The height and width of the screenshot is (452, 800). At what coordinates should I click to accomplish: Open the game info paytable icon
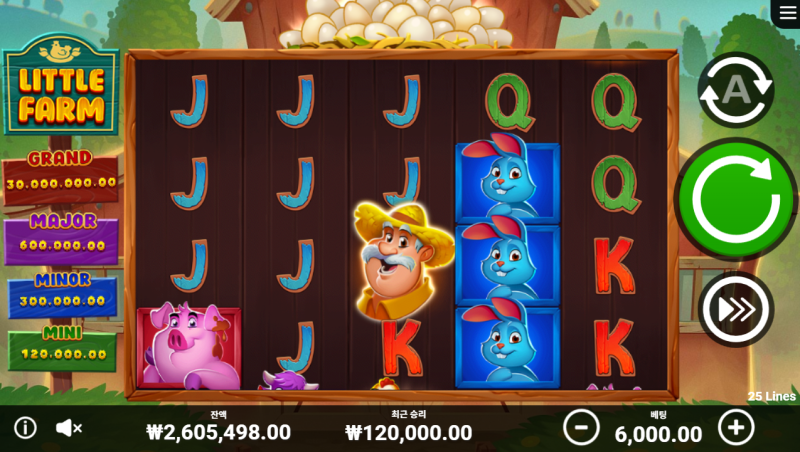click(25, 428)
